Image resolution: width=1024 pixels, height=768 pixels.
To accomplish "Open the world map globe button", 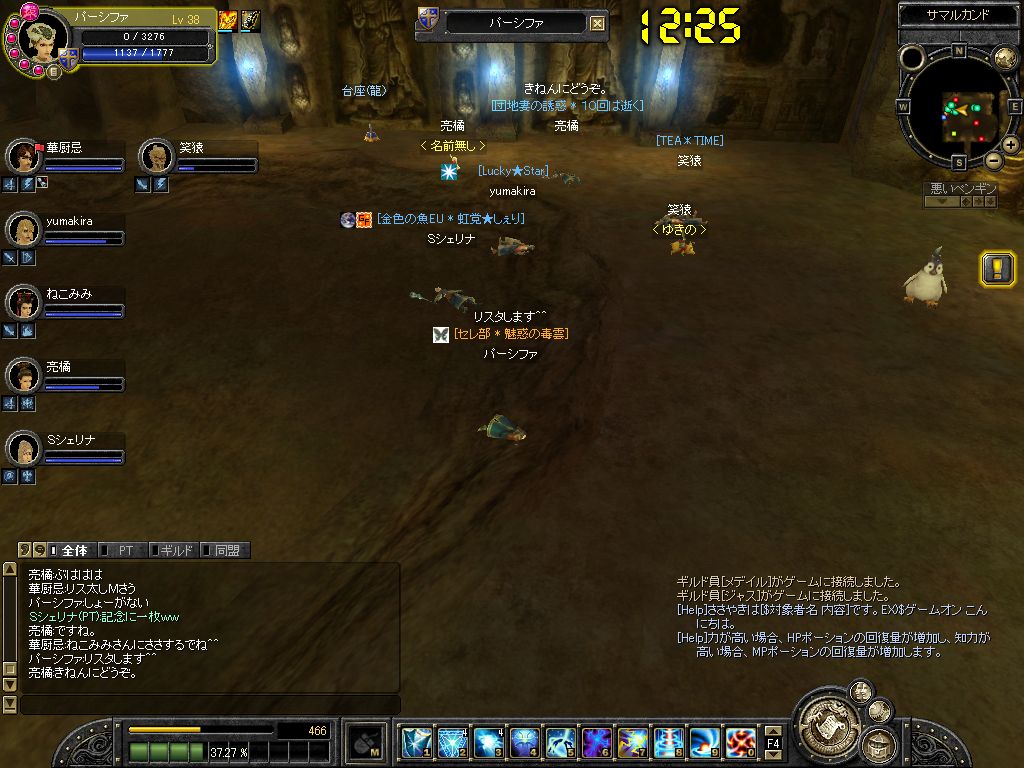I will [x=1004, y=57].
